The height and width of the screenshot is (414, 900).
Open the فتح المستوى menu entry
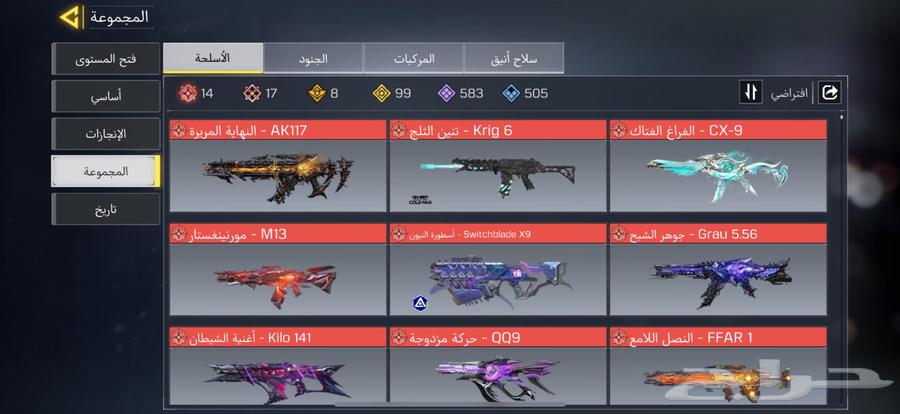105,59
